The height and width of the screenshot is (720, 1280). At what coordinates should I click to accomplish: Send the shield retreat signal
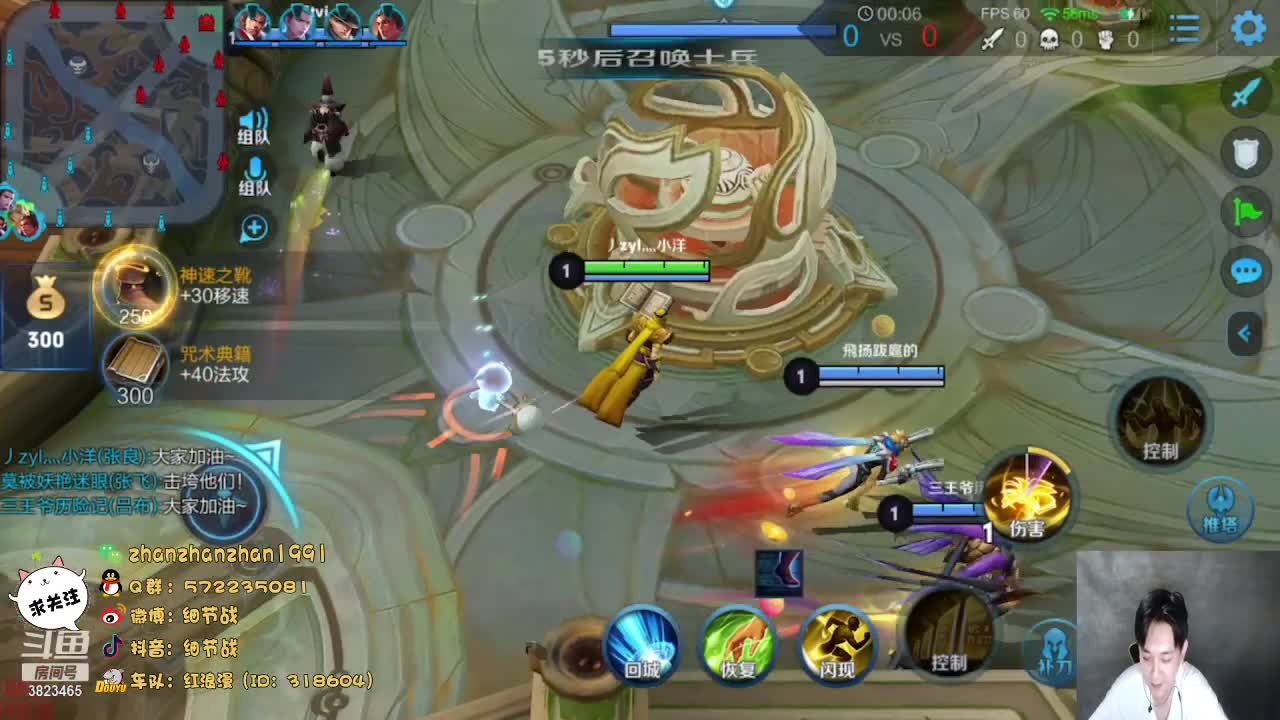1246,152
